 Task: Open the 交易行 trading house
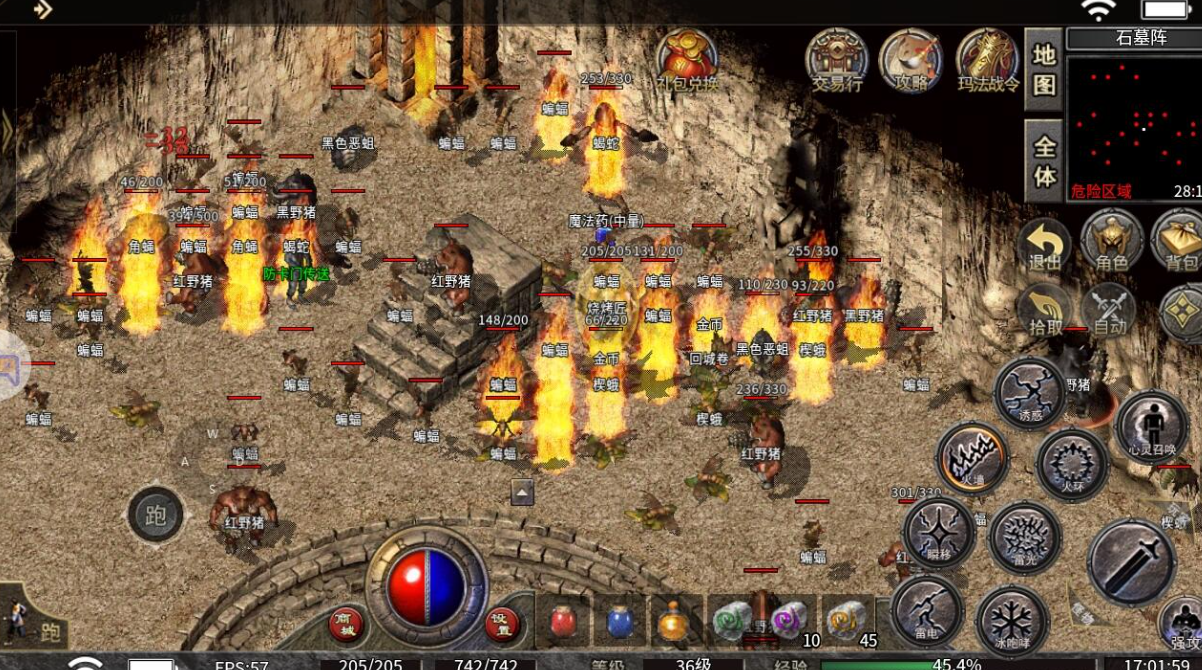click(x=836, y=59)
